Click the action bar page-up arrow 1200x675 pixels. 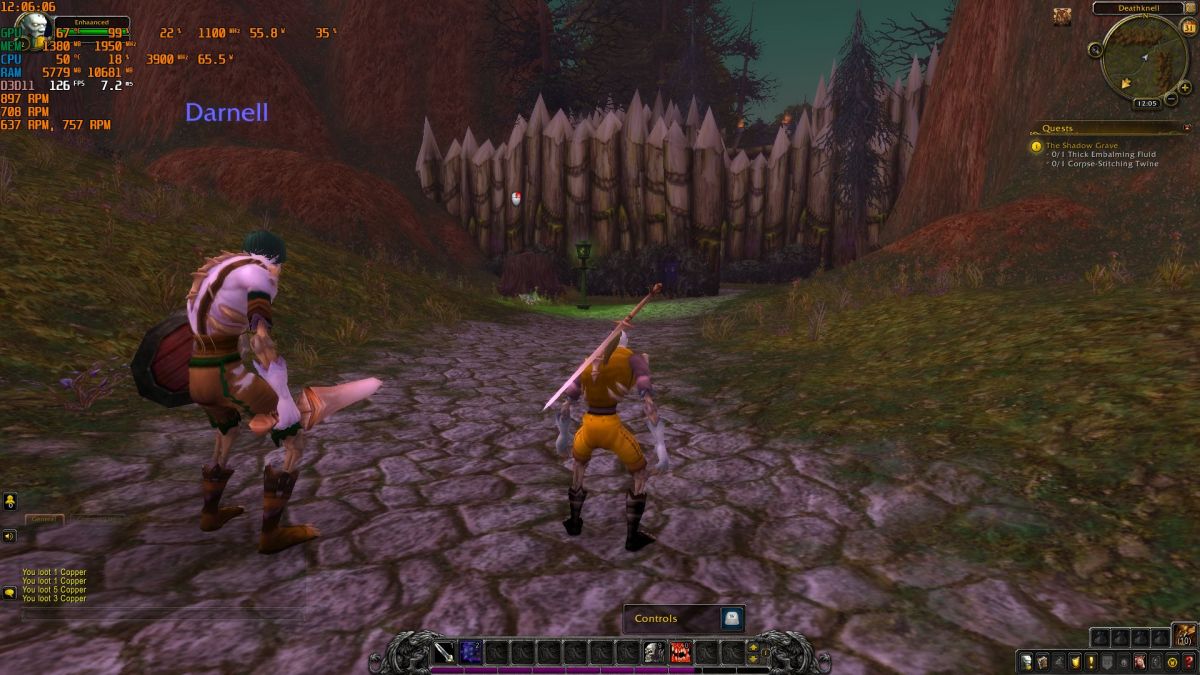coord(753,646)
